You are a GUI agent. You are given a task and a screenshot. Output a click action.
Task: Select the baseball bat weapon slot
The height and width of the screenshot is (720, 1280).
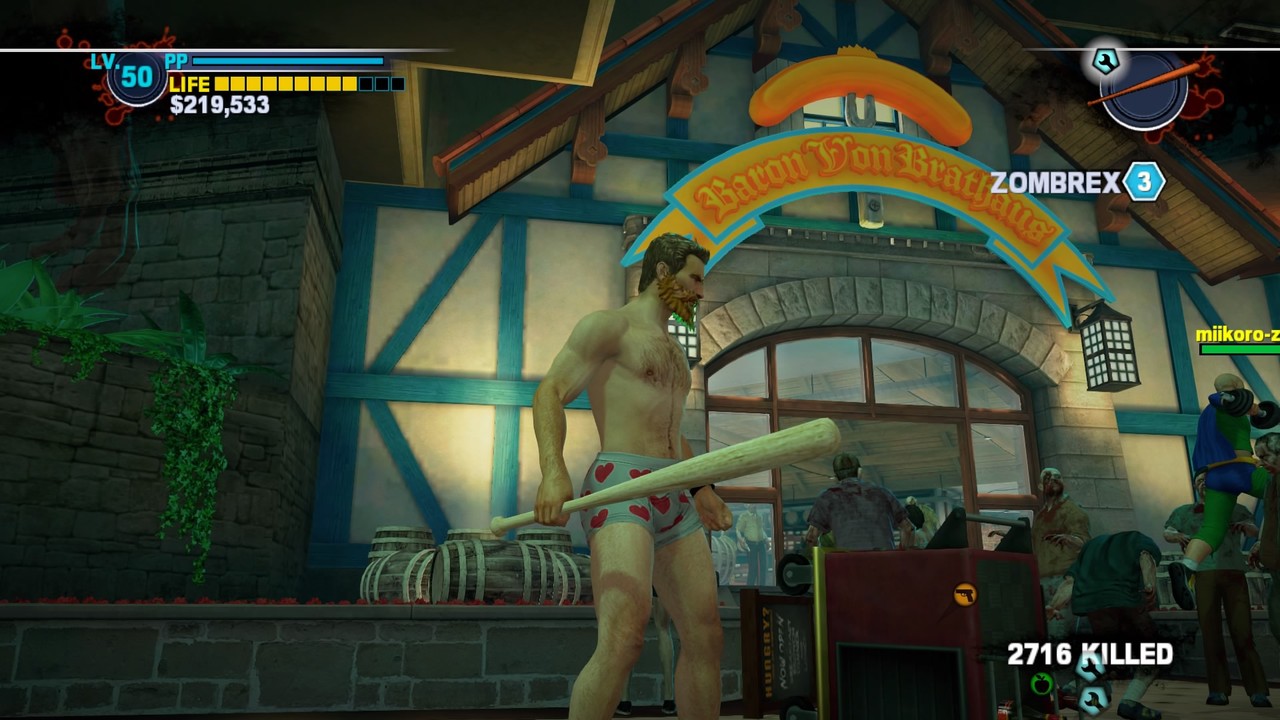click(1144, 89)
